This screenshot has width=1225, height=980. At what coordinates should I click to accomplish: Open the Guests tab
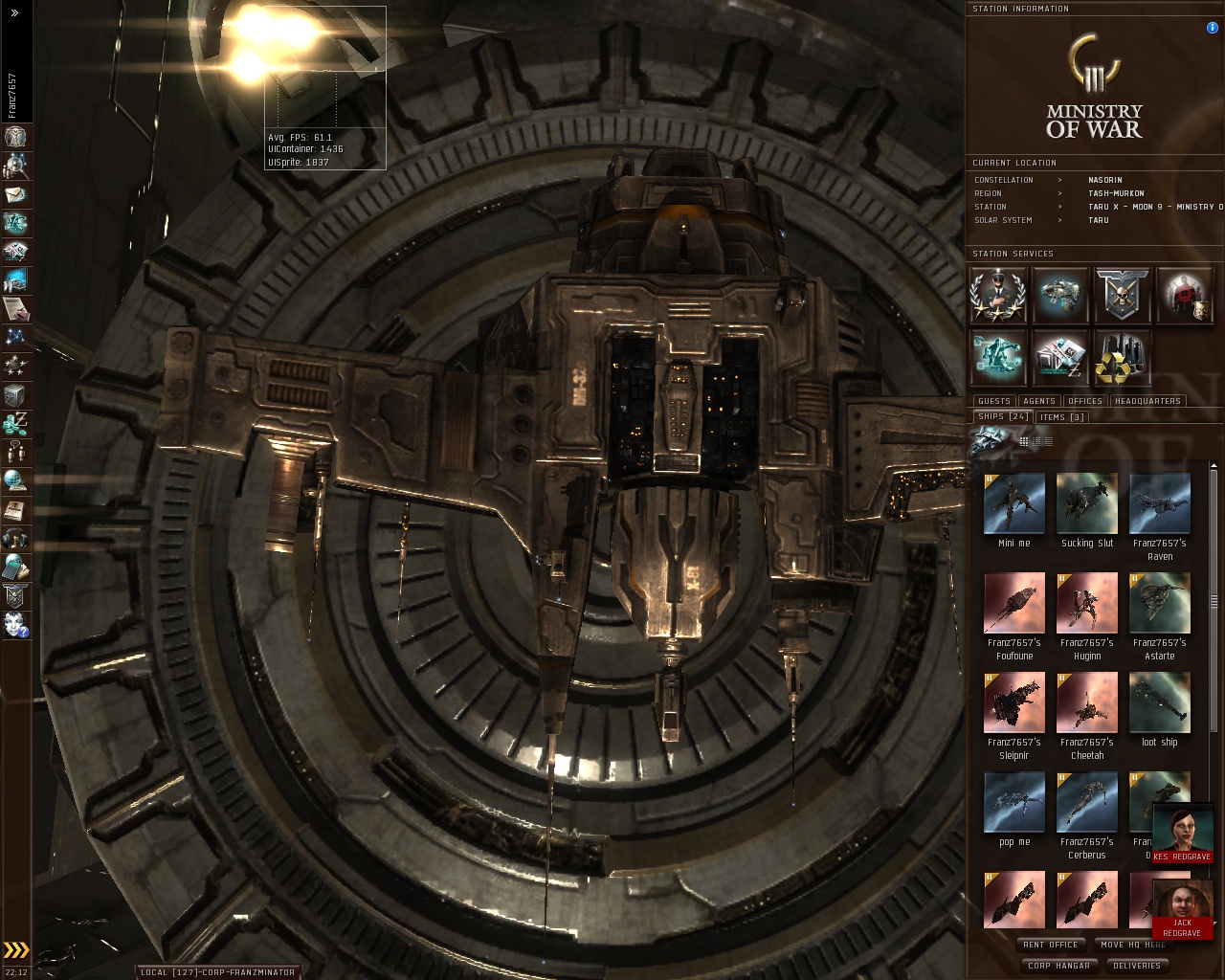pos(993,401)
